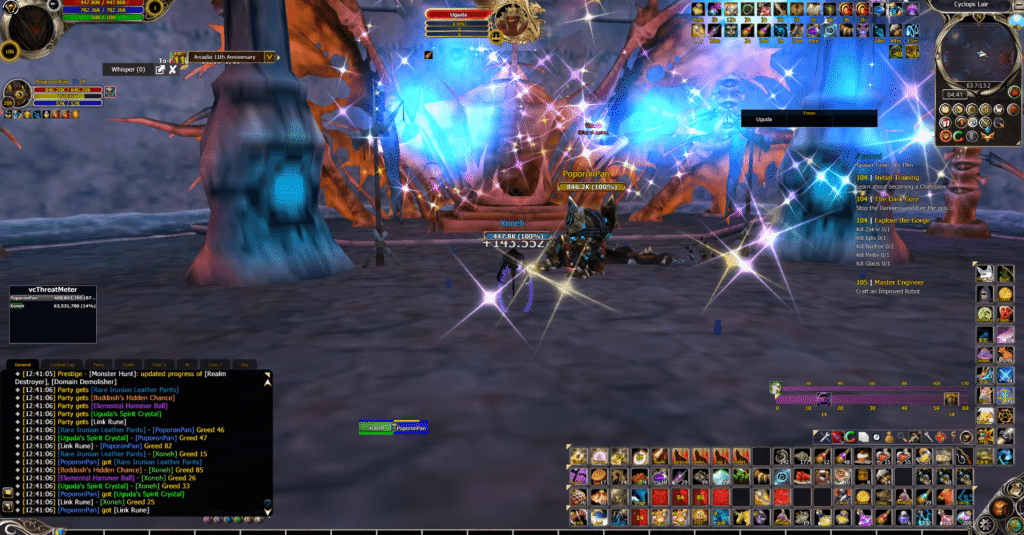Open the Explore the Gorge quest

[x=907, y=220]
